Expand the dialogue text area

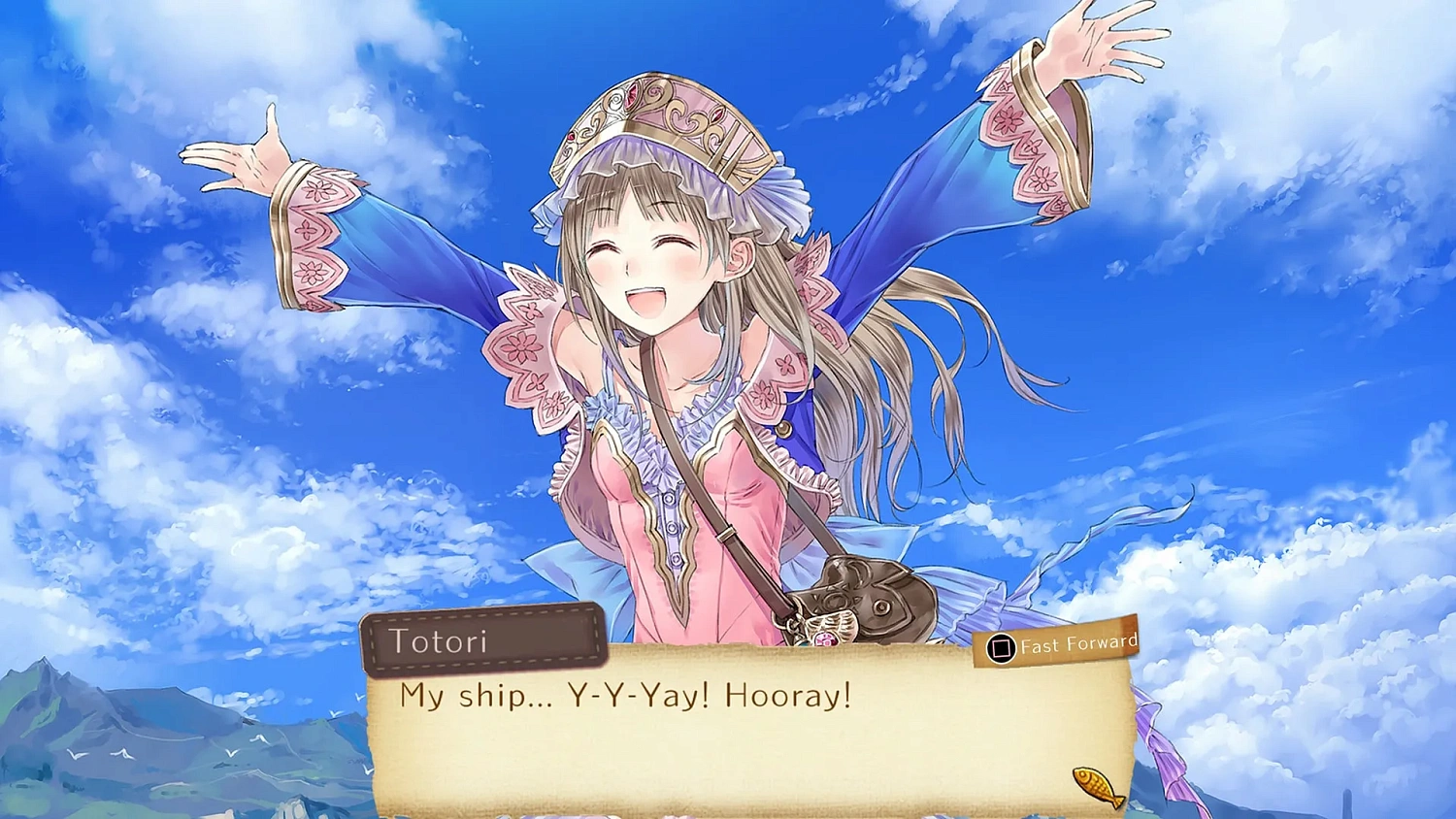click(x=747, y=737)
